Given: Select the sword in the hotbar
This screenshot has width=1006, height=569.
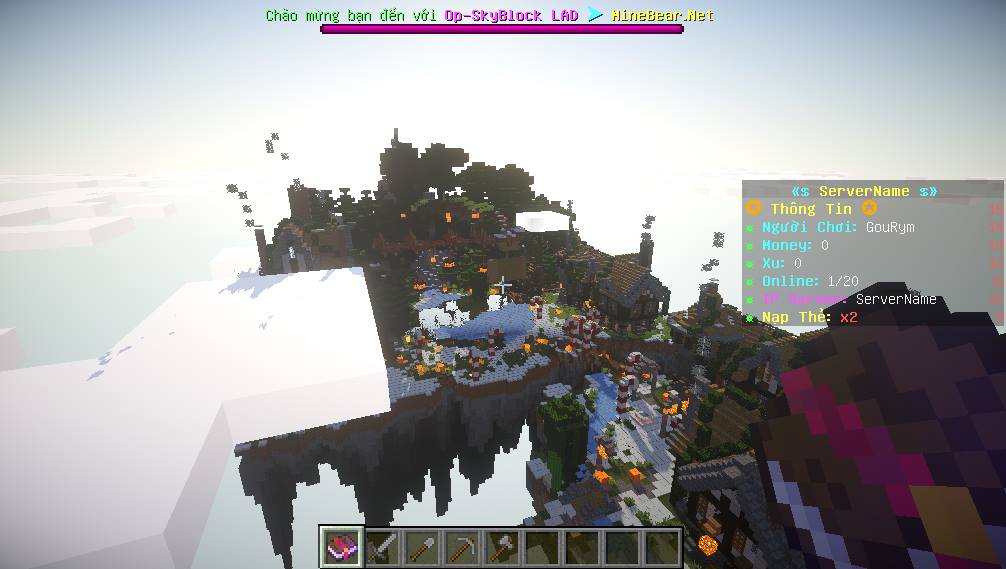Looking at the screenshot, I should [x=383, y=547].
